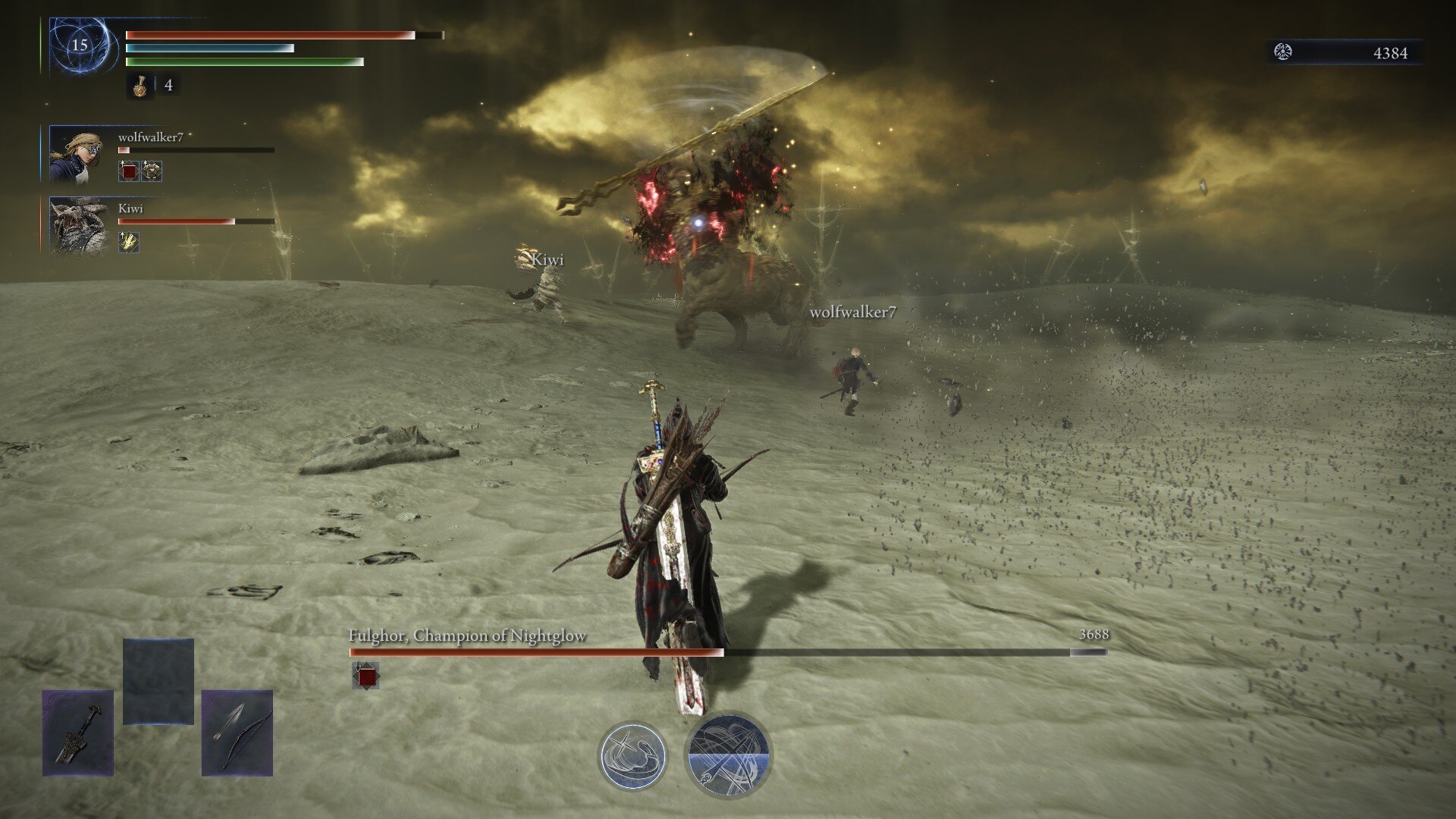Select the bow weapon slot
Image resolution: width=1456 pixels, height=819 pixels.
[237, 733]
